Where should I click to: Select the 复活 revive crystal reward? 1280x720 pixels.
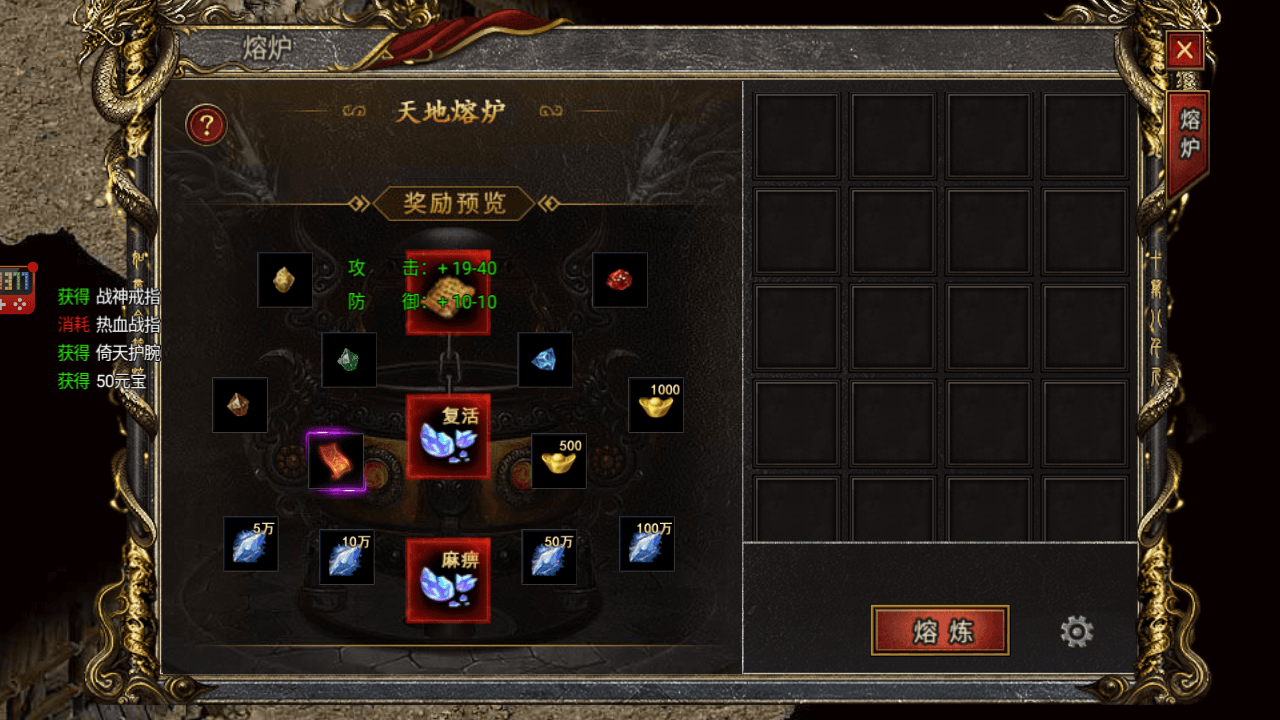pos(448,436)
